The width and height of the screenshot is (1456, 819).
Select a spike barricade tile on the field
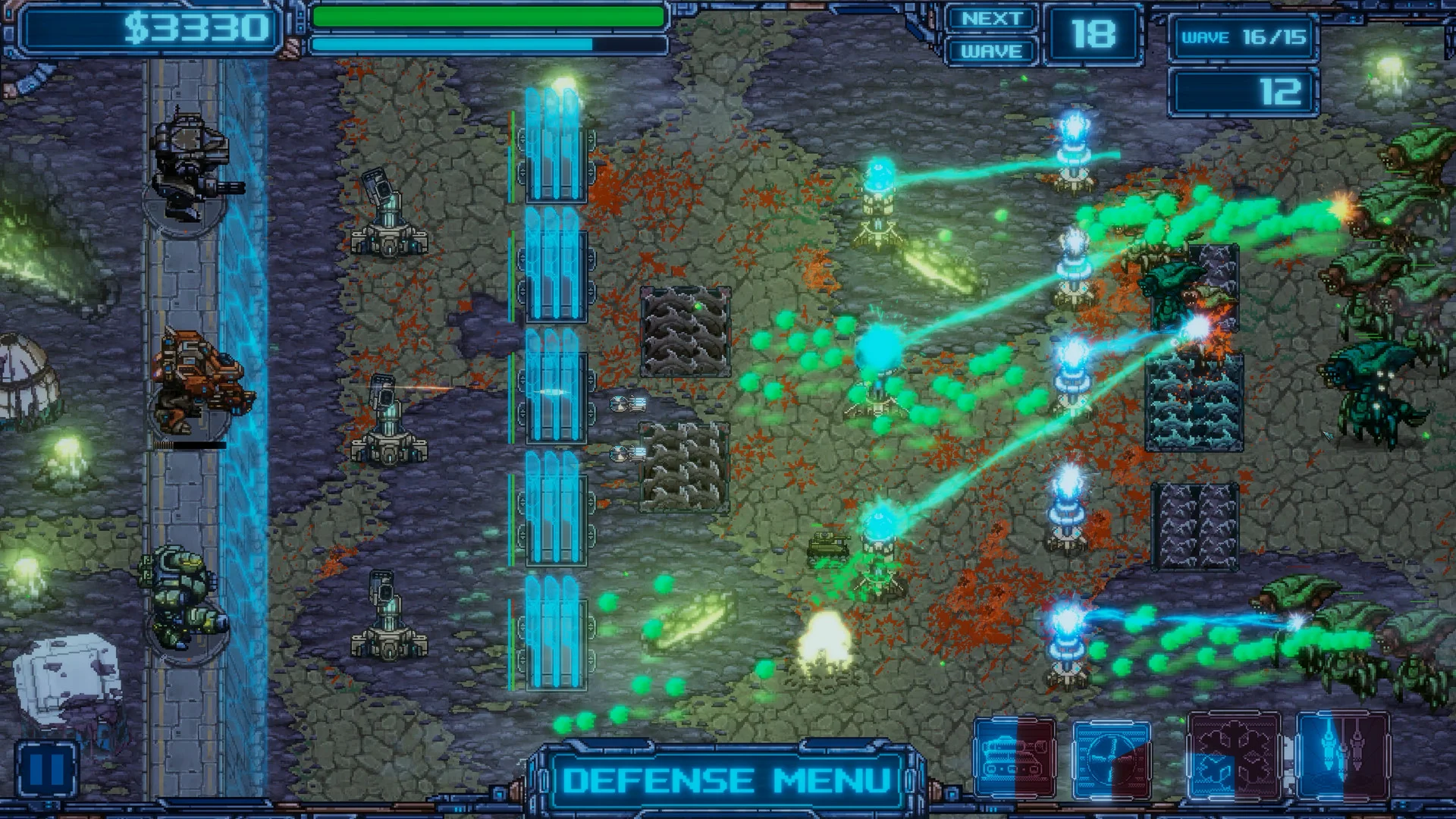coord(682,326)
